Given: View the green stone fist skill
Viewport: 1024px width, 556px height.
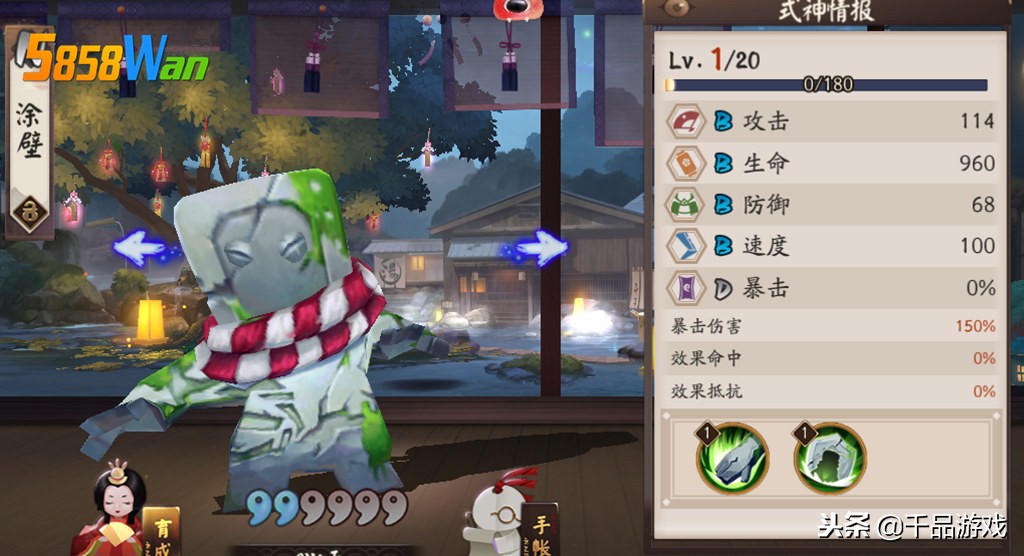Looking at the screenshot, I should pyautogui.click(x=733, y=457).
